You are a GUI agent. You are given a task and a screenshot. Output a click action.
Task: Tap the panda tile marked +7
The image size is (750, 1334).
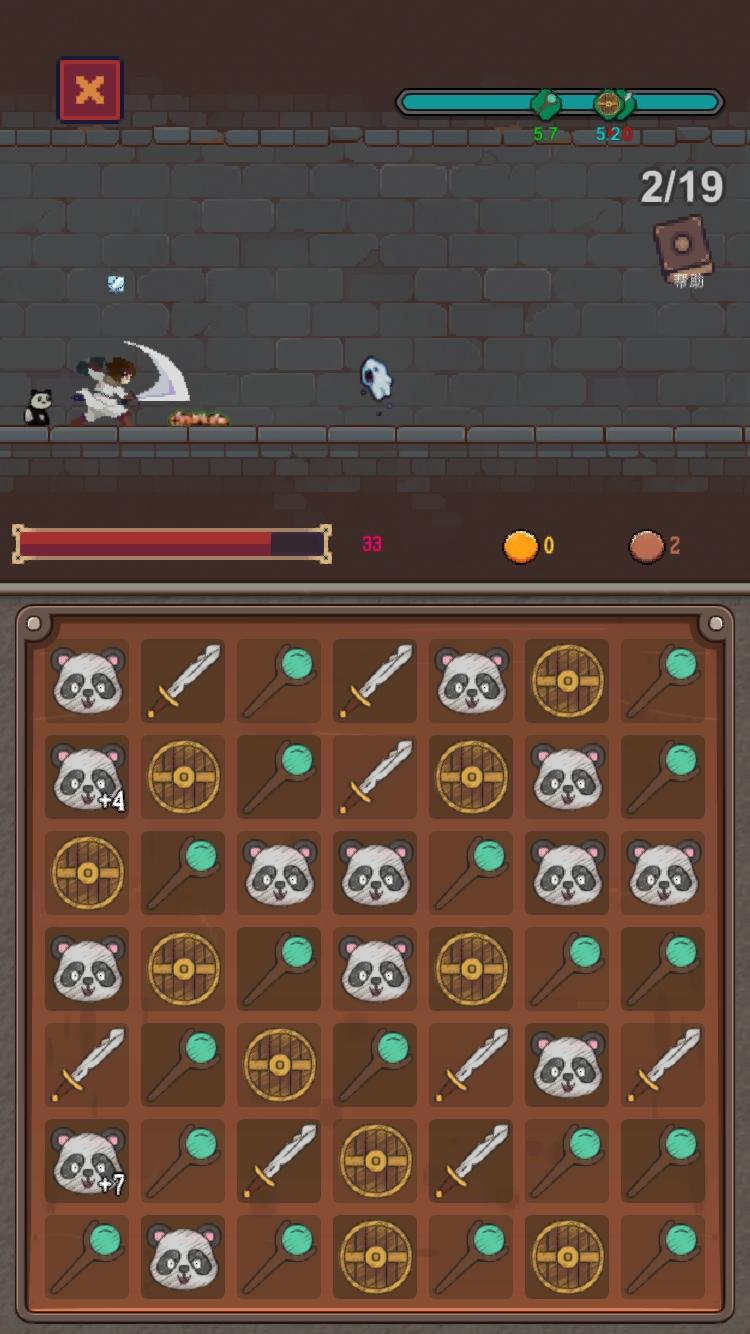tap(87, 1160)
